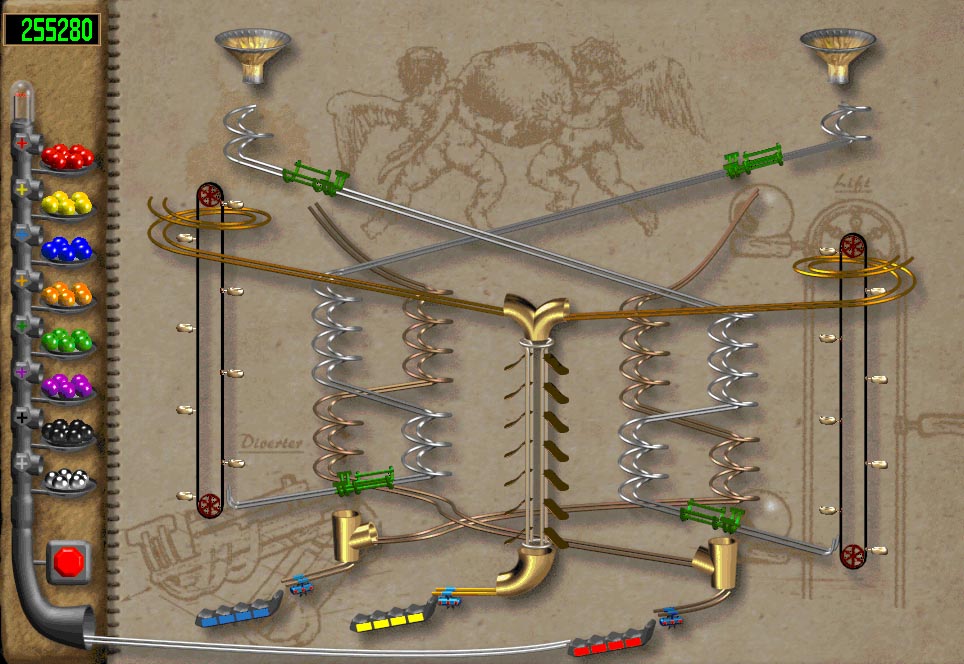
Task: Choose the orange marble pile
Action: [x=68, y=295]
